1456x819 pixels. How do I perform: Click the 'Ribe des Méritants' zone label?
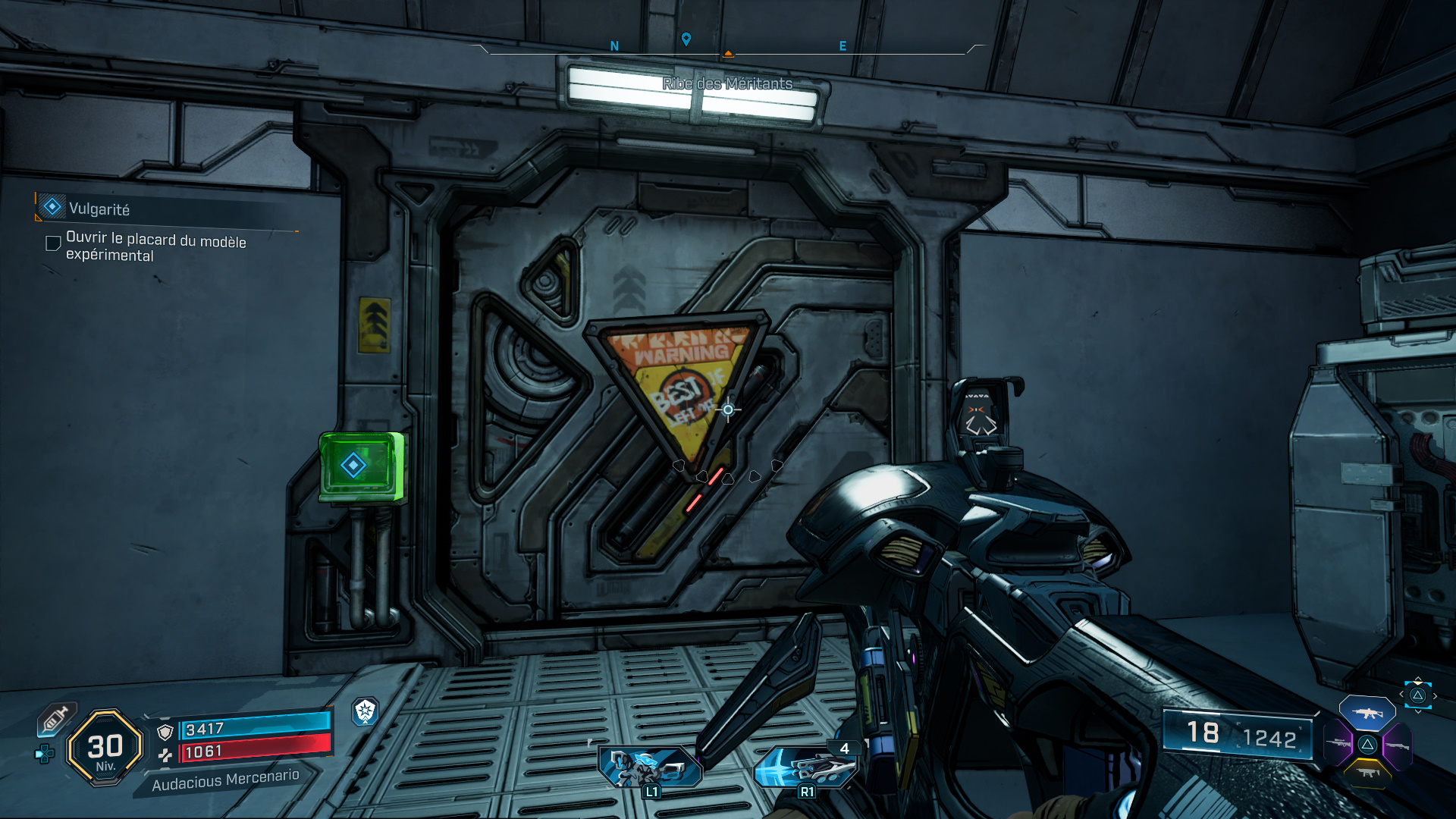725,85
